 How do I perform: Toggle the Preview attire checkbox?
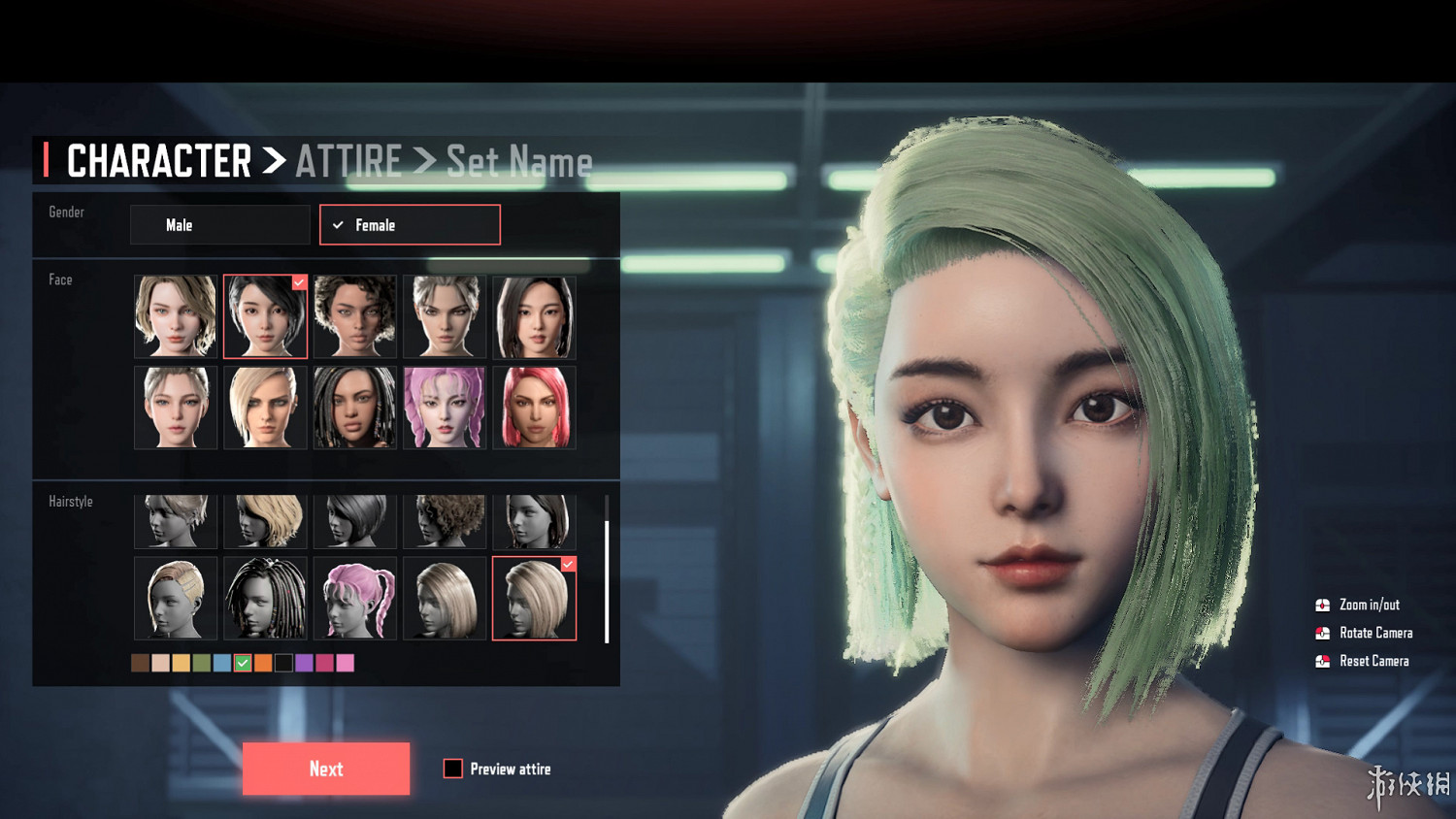(x=453, y=769)
